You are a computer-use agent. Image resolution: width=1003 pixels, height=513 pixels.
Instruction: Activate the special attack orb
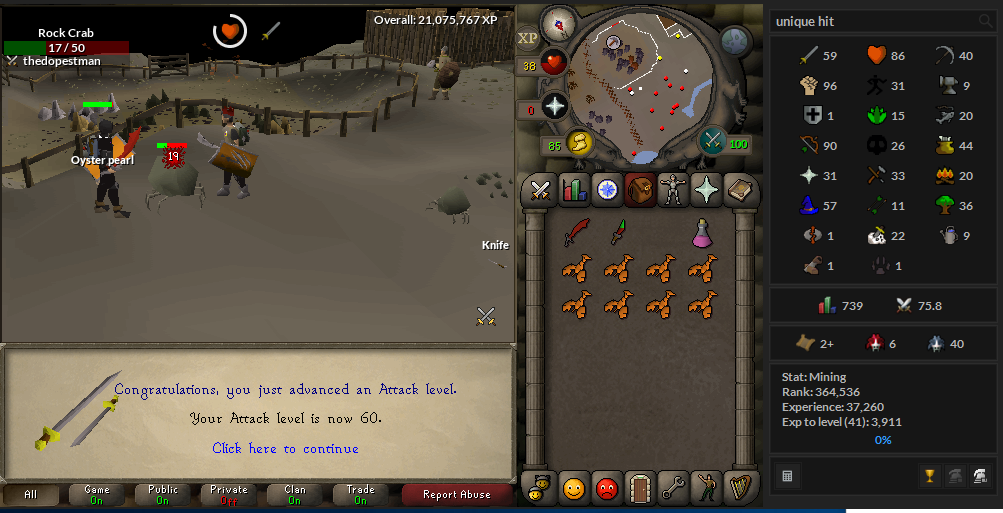coord(713,141)
